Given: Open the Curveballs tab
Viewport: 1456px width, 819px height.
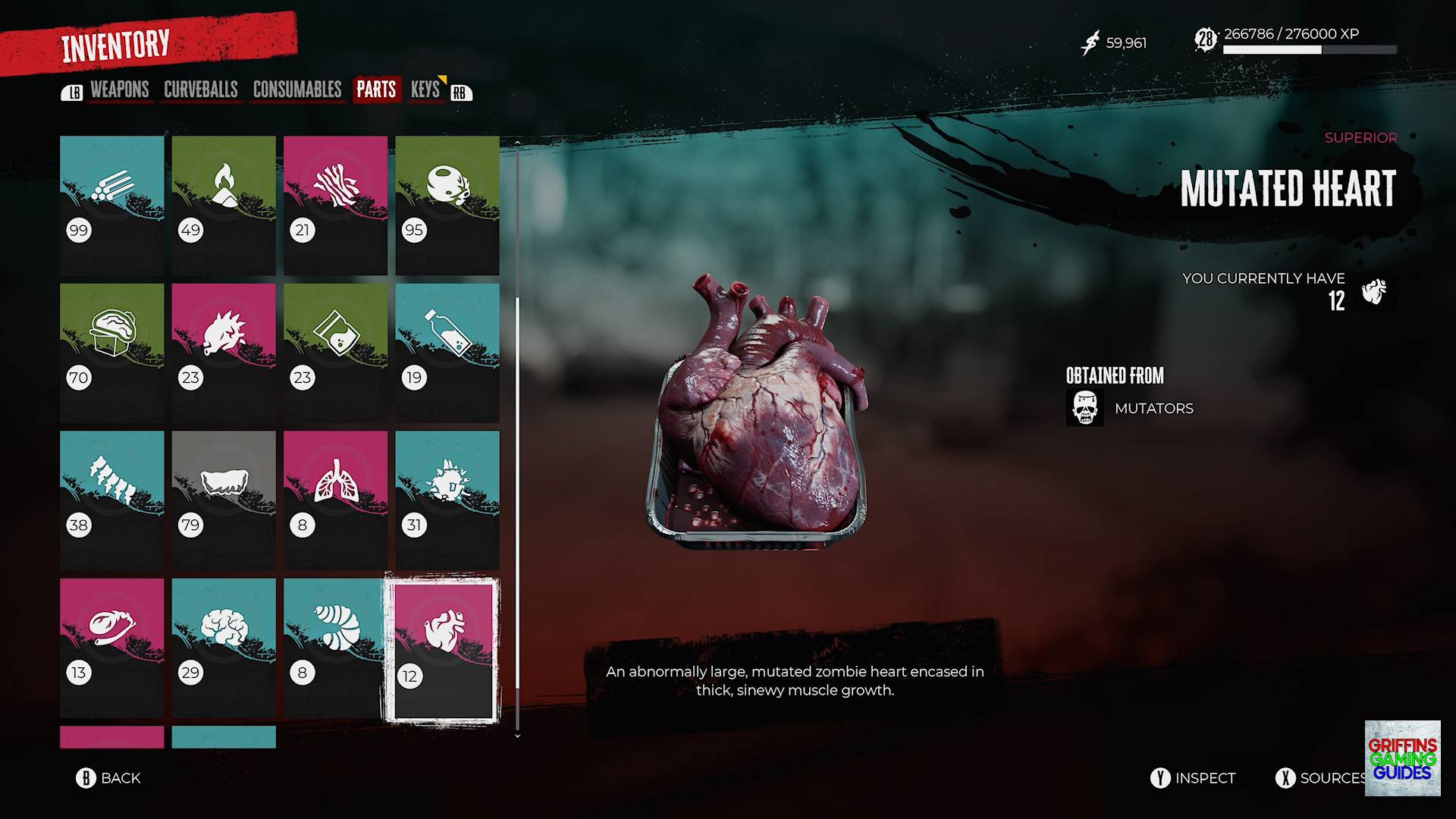Looking at the screenshot, I should [201, 90].
